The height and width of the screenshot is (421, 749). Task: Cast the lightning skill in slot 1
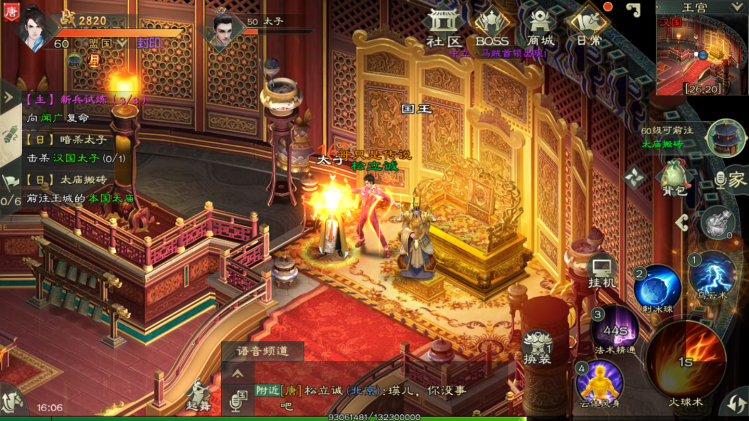coord(711,275)
